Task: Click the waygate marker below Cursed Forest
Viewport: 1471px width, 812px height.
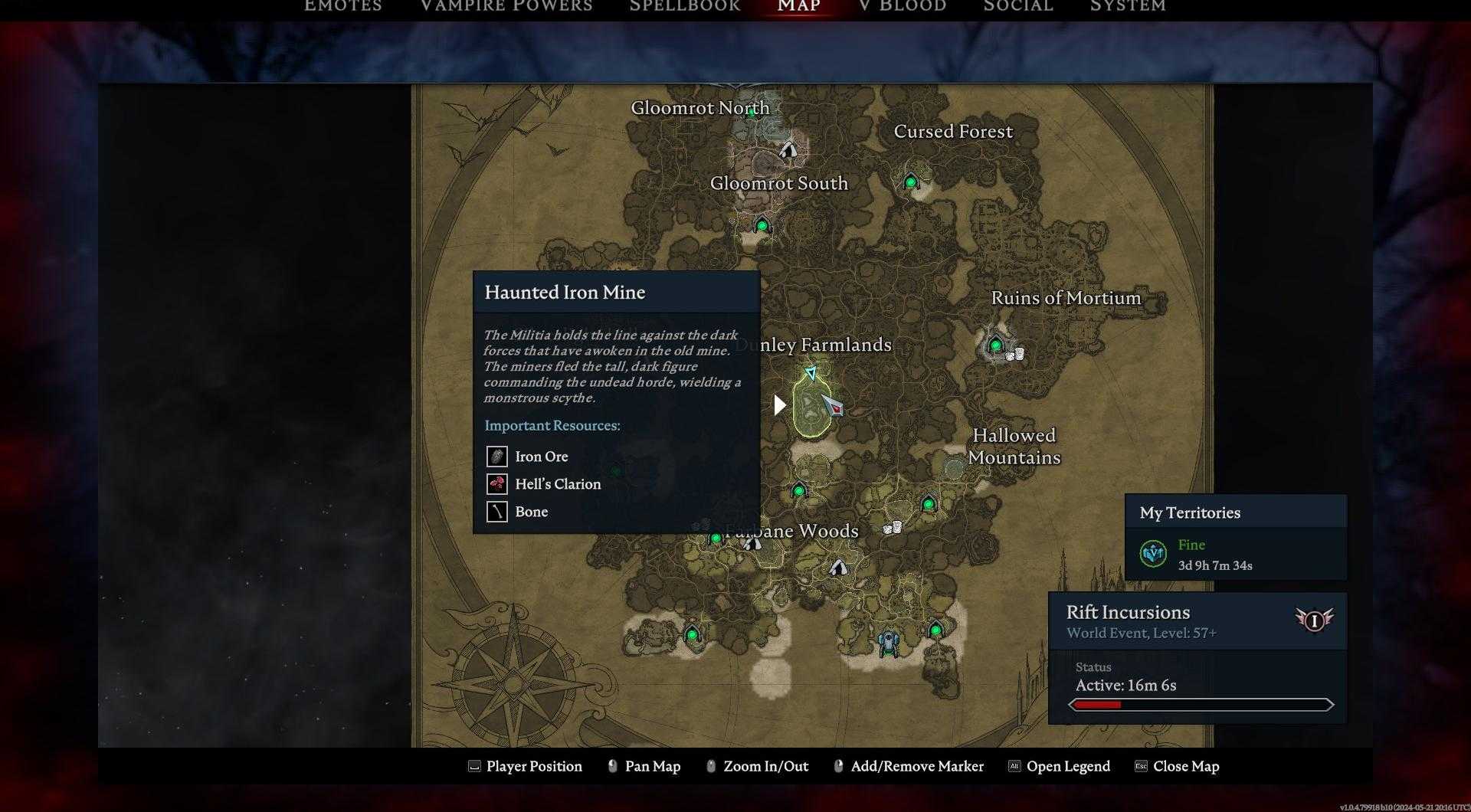Action: (x=910, y=182)
